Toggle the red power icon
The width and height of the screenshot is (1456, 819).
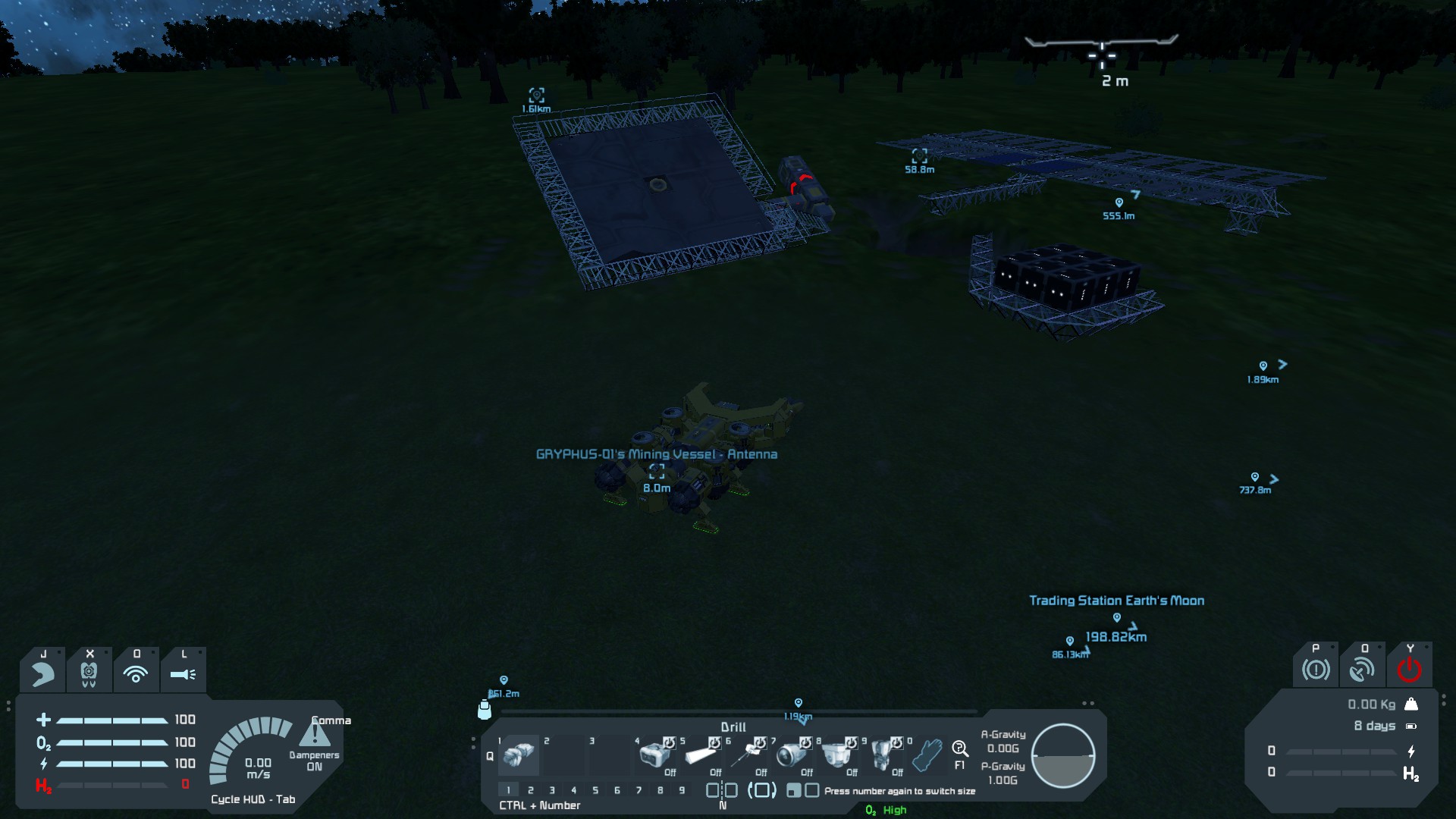click(1409, 670)
